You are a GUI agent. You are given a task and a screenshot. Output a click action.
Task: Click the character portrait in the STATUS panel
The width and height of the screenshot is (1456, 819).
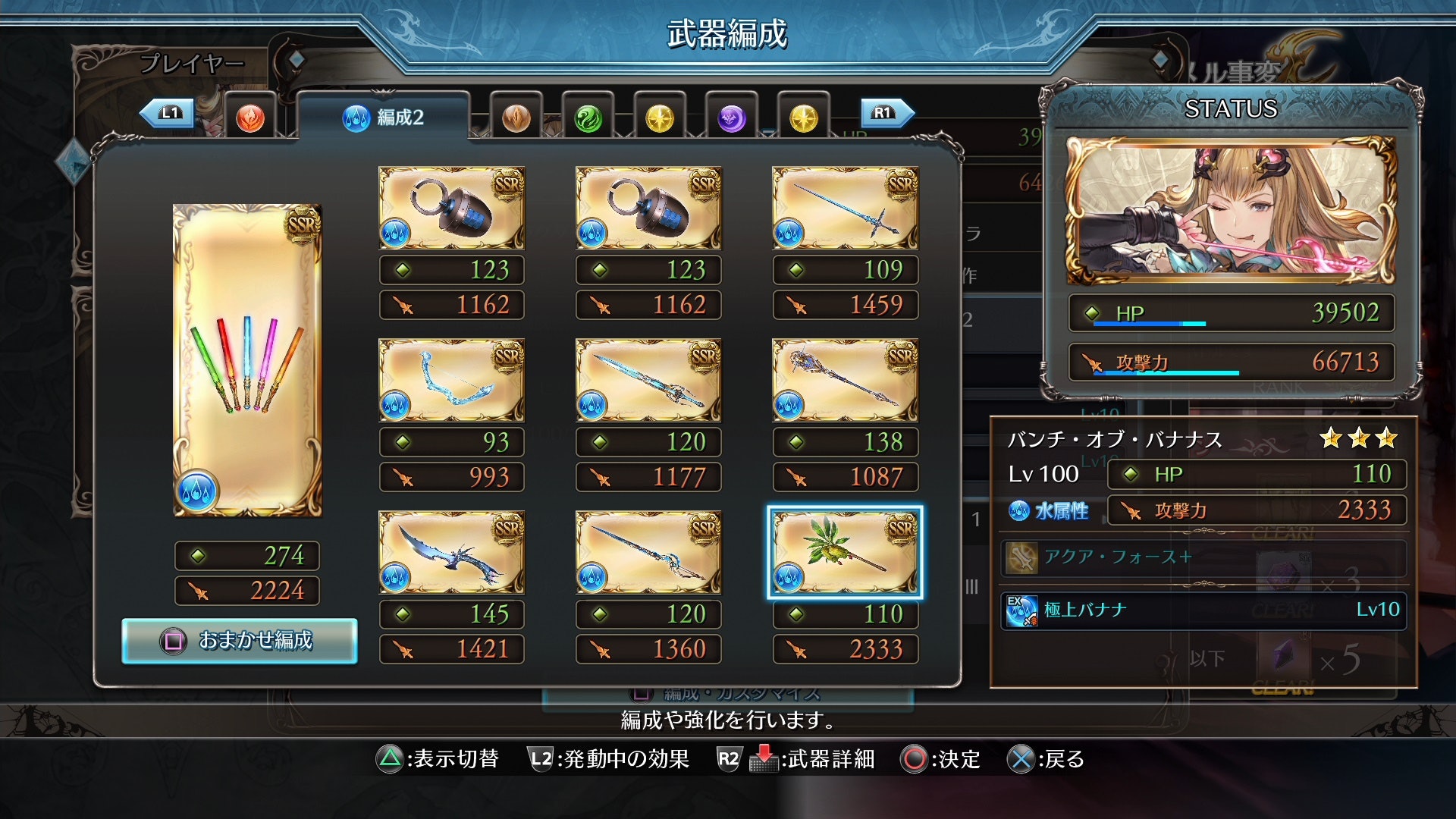[1230, 210]
